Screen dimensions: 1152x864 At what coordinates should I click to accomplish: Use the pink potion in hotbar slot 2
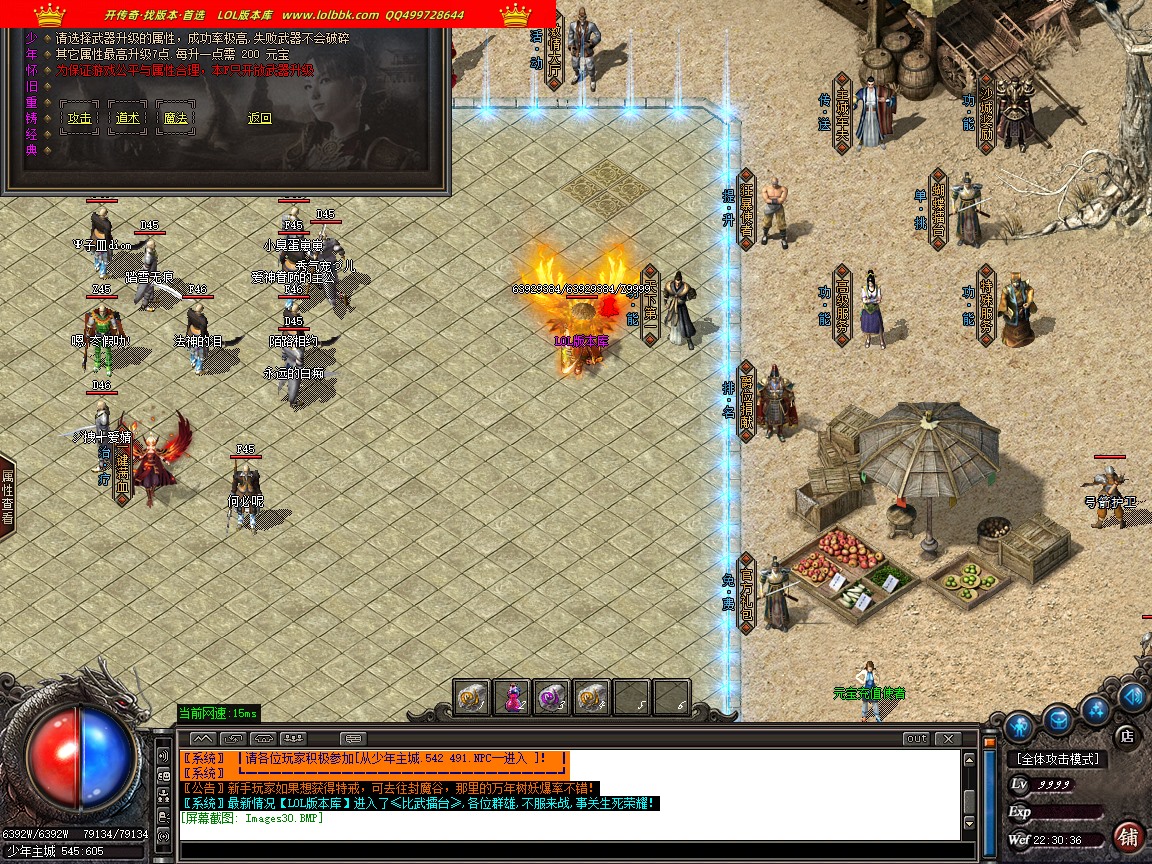pos(511,697)
